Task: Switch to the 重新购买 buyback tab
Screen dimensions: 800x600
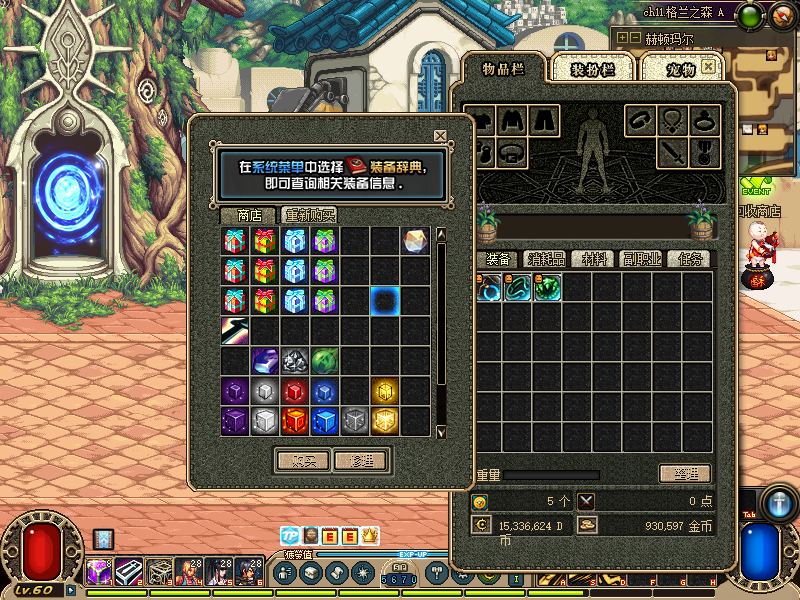Action: tap(309, 215)
